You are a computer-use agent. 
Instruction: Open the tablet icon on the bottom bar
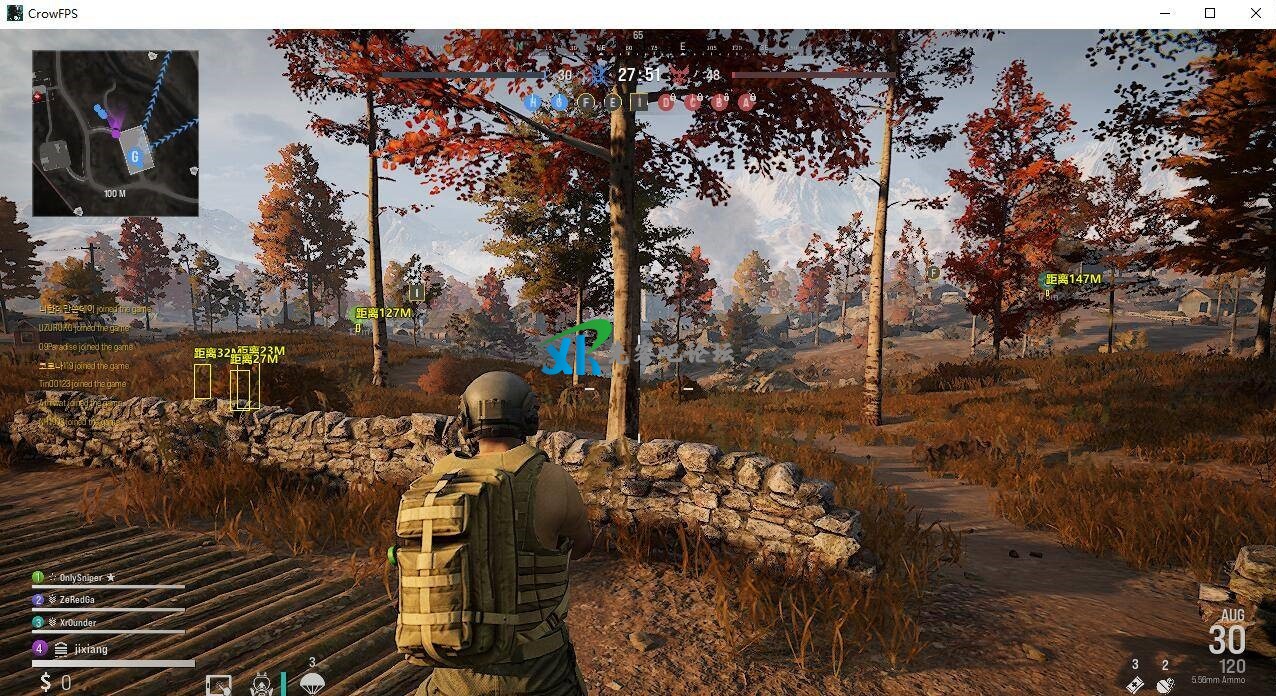[x=218, y=685]
